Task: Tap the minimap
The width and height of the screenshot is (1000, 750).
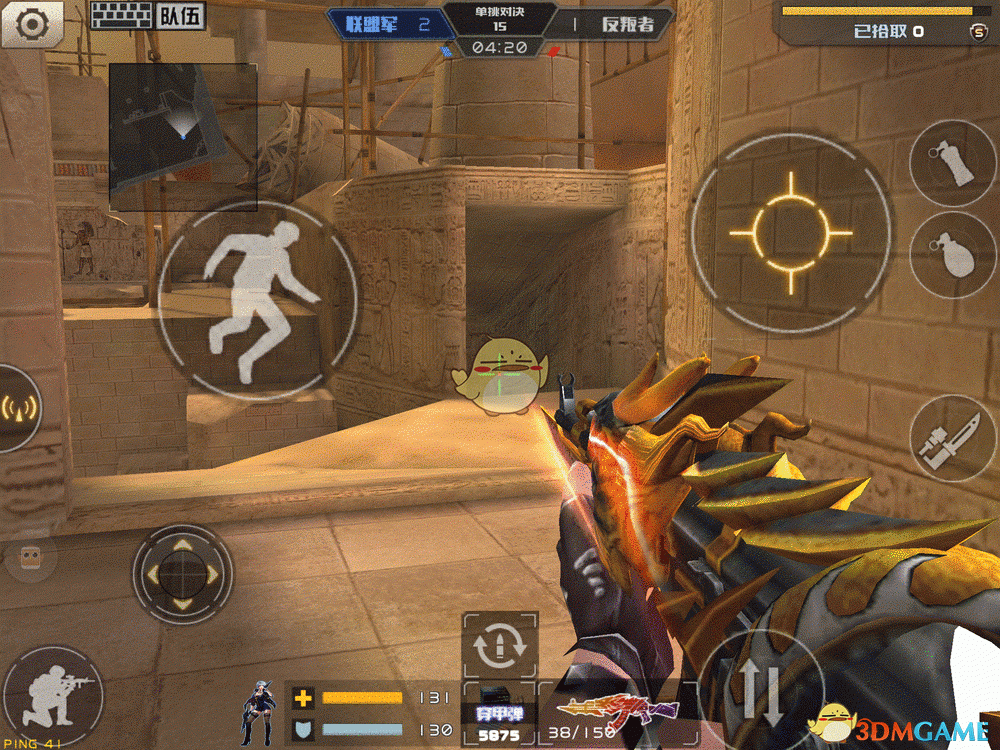Action: coord(182,138)
